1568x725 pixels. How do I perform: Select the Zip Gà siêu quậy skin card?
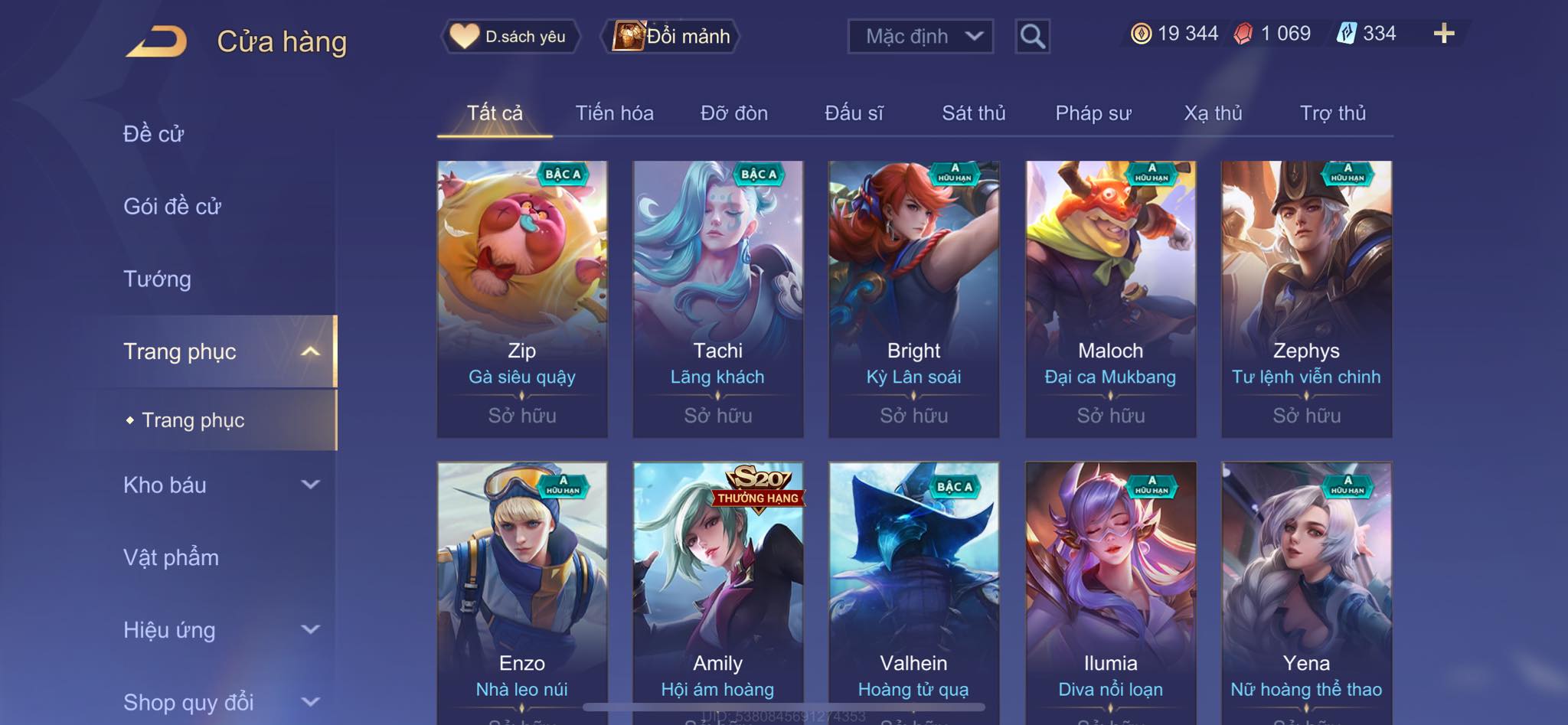522,299
